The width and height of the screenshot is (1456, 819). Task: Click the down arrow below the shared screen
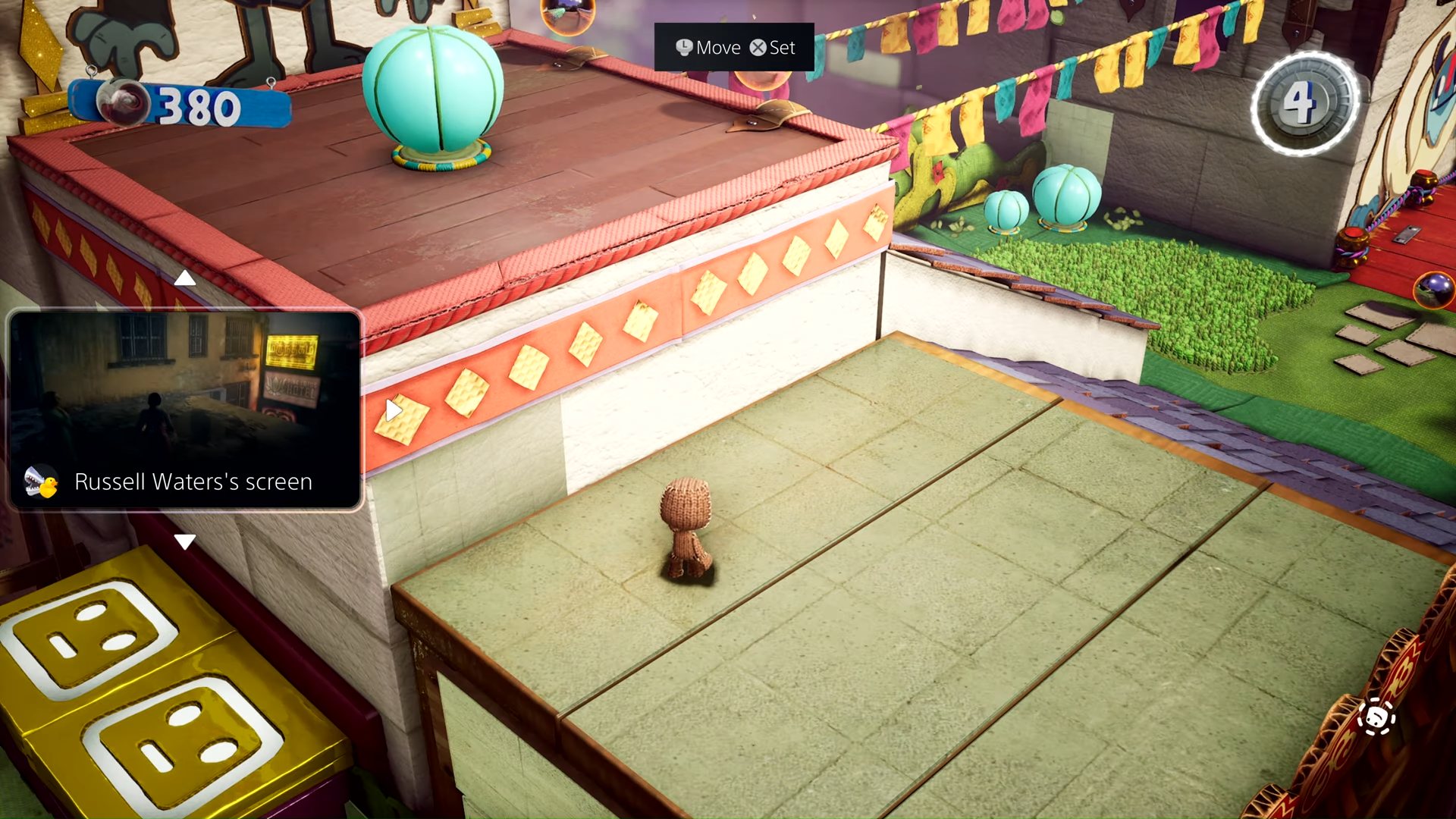184,541
